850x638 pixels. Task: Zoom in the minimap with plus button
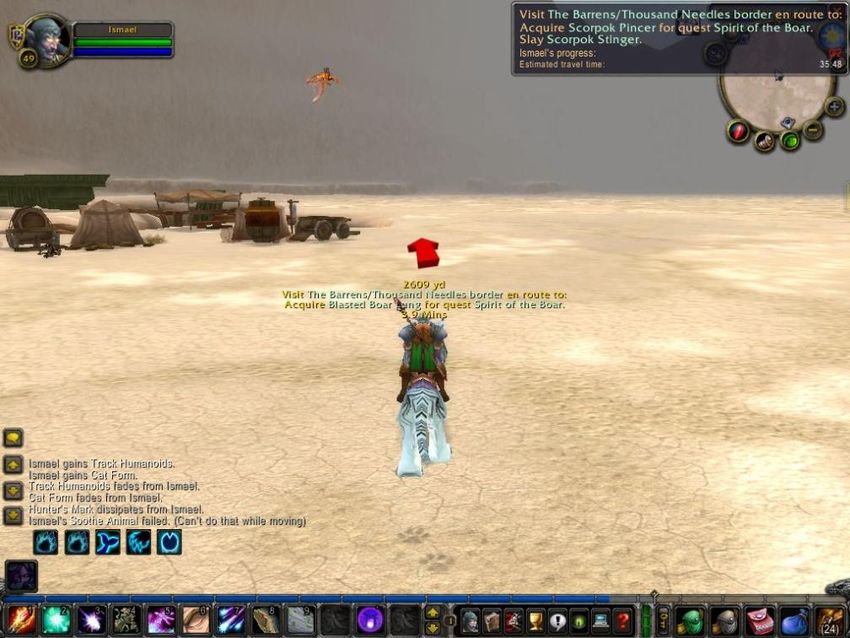[x=834, y=107]
